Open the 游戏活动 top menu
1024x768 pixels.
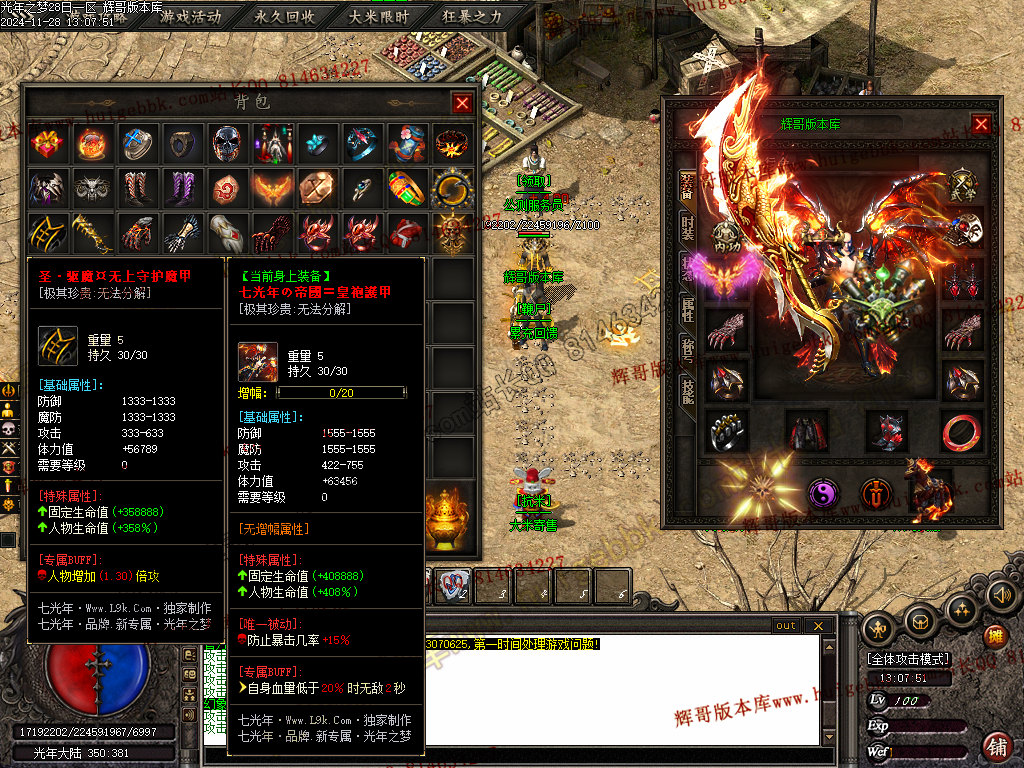(191, 17)
